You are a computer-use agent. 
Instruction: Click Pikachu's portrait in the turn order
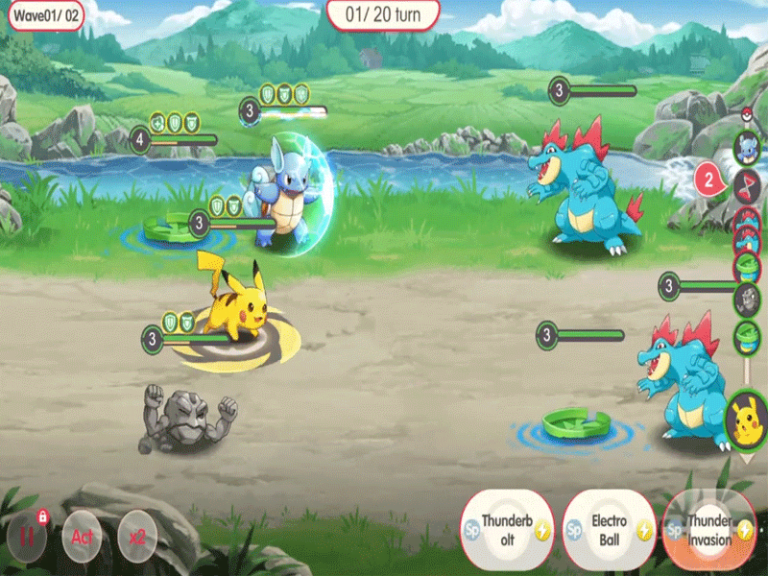746,414
